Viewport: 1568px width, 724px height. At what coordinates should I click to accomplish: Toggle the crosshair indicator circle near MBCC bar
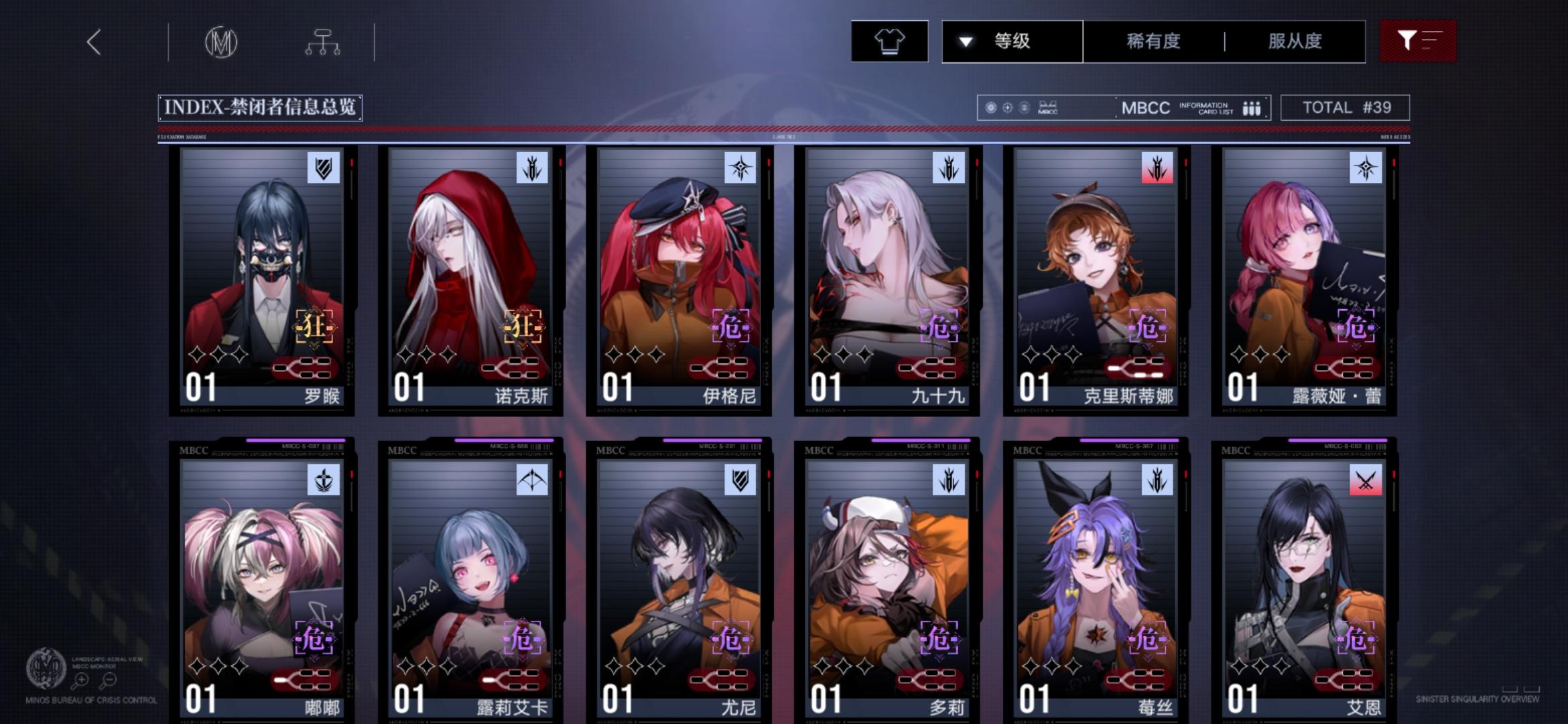click(x=1007, y=107)
